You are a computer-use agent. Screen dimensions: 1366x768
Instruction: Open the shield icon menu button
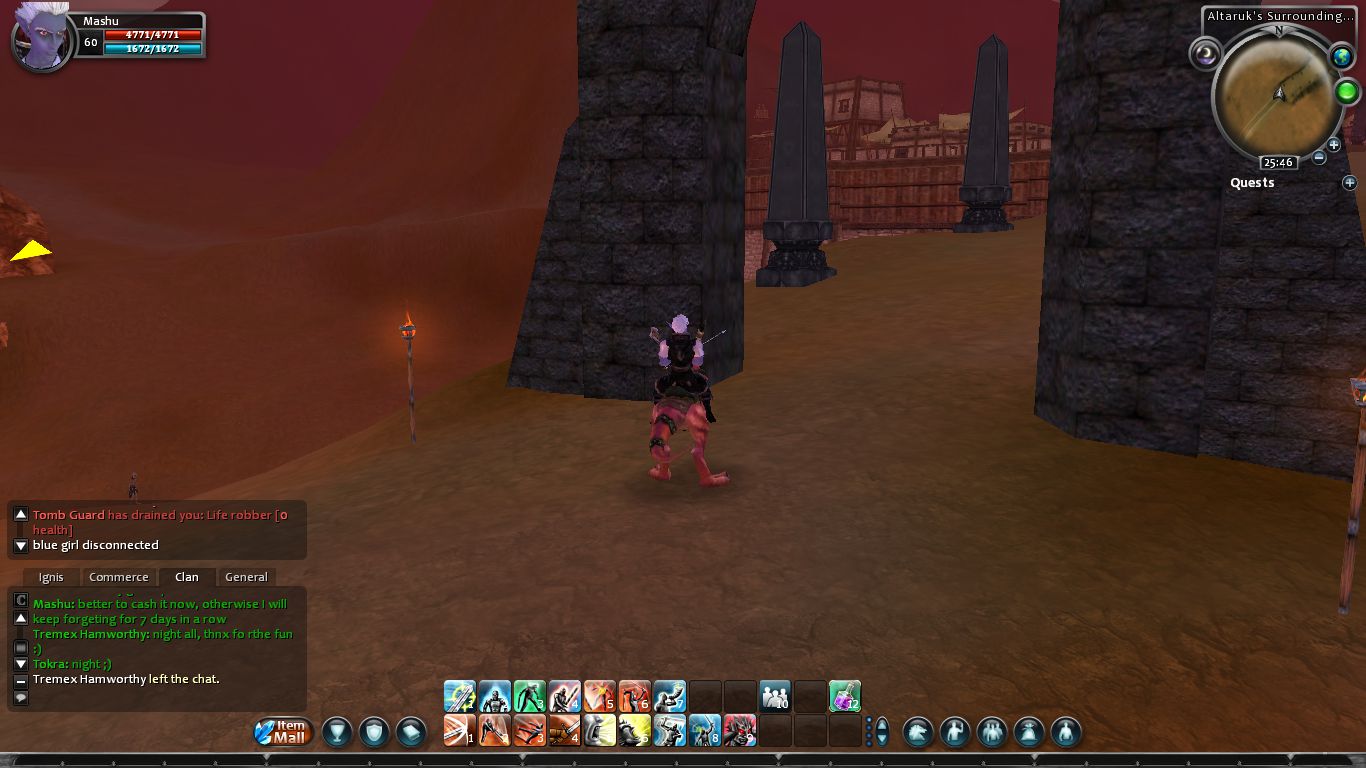(x=374, y=732)
